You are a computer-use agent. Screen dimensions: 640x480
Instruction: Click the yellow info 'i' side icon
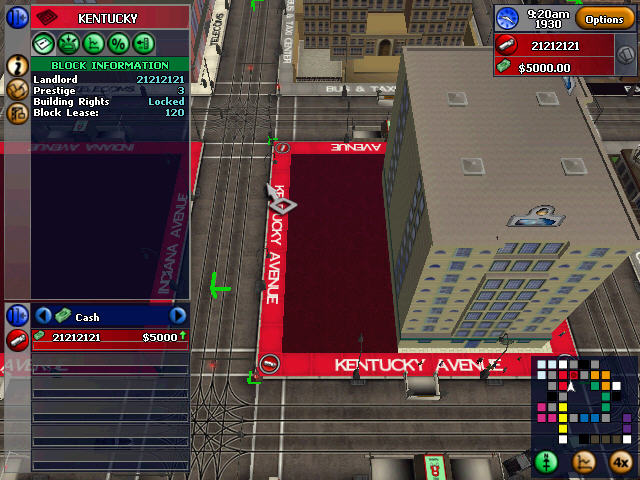point(17,65)
